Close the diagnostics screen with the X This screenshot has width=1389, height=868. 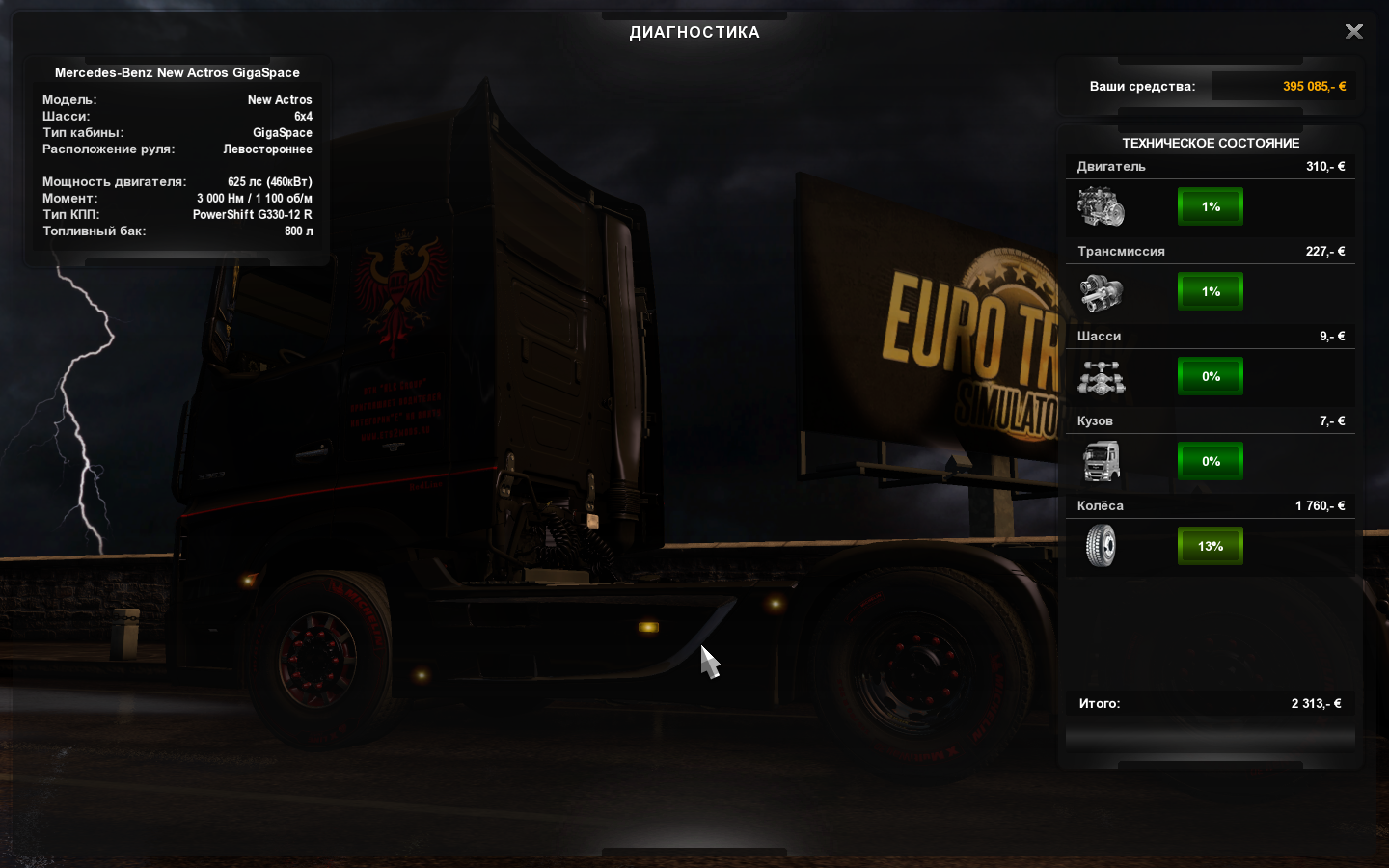(1354, 32)
